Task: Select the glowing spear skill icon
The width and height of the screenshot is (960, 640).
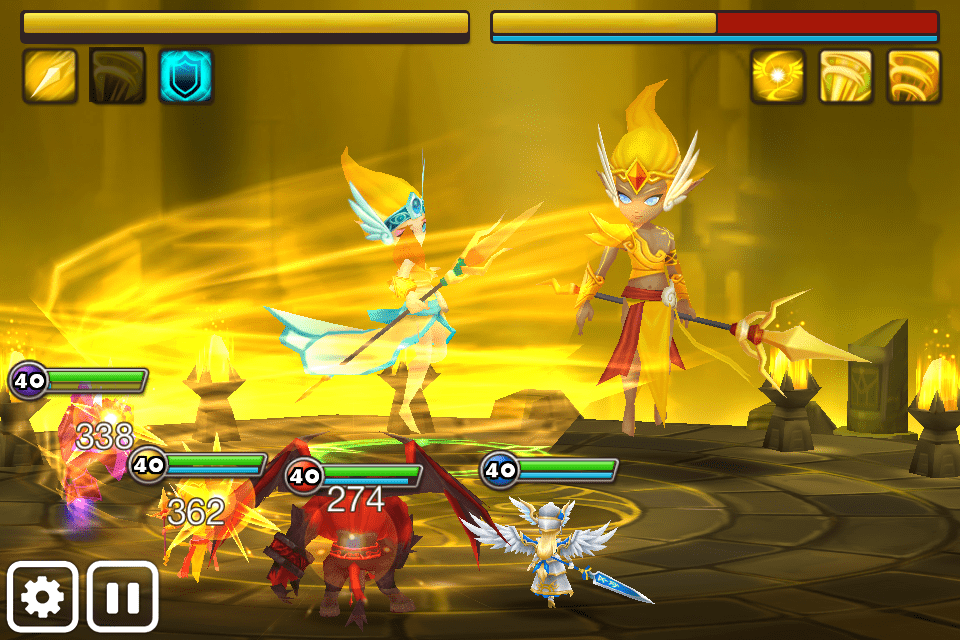Action: pos(49,76)
